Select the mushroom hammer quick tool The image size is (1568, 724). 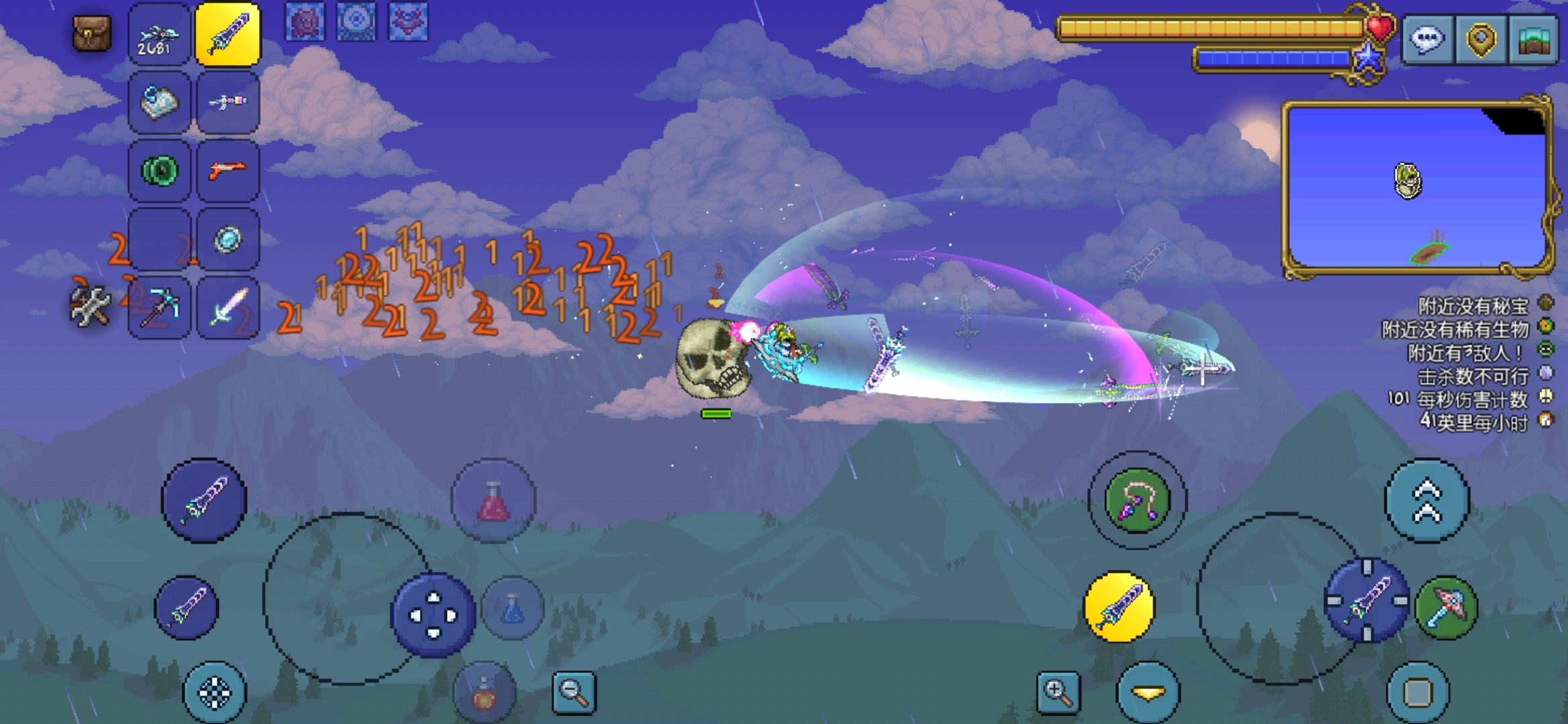pos(1446,607)
